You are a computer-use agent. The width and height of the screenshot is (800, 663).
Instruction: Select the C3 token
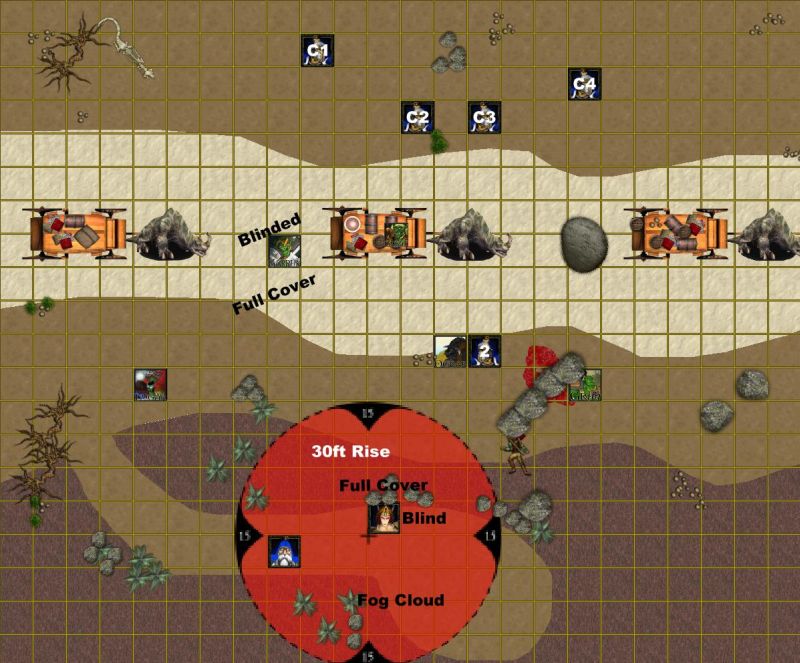coord(484,117)
